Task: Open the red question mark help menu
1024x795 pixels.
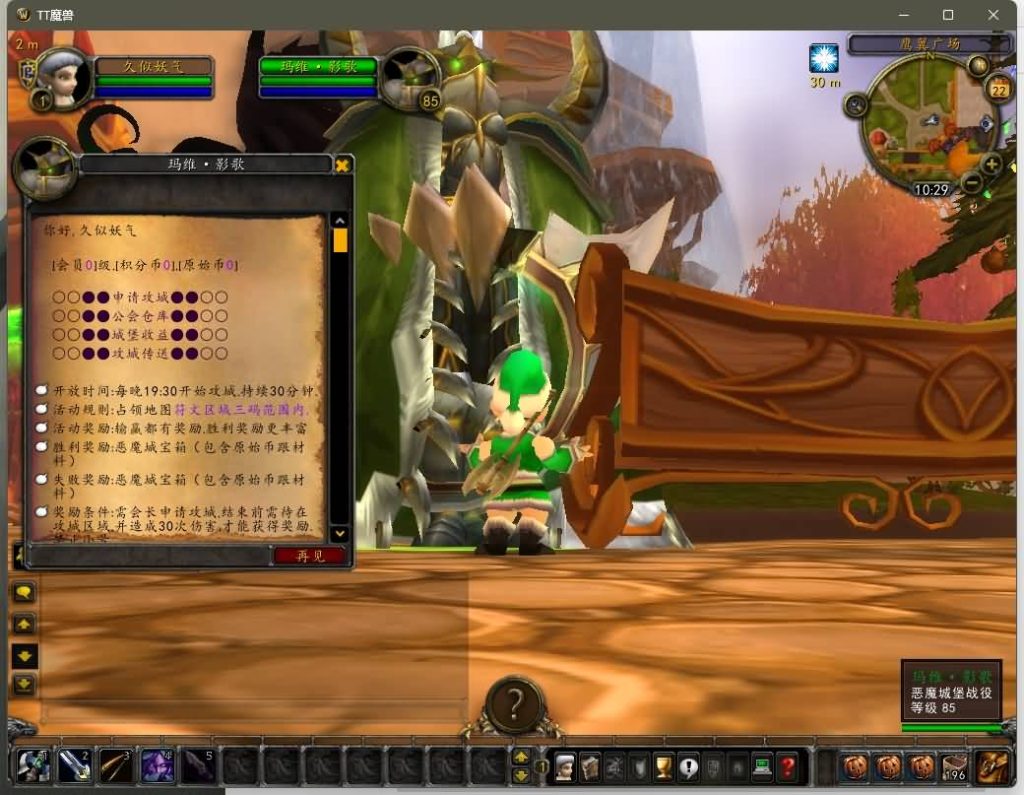Action: click(788, 767)
